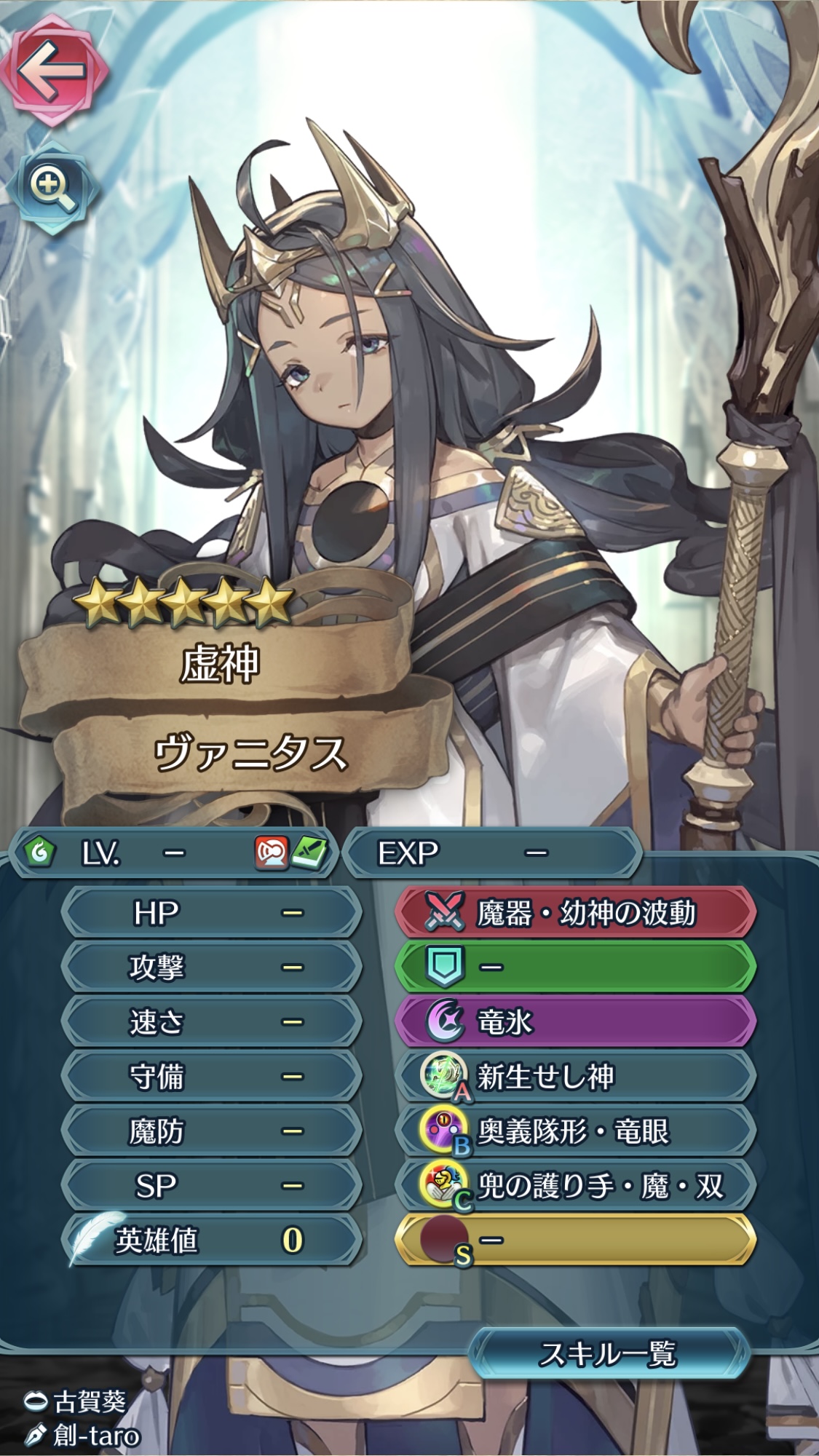Open the スキル一覧 skill list
The image size is (819, 1456).
click(609, 1354)
